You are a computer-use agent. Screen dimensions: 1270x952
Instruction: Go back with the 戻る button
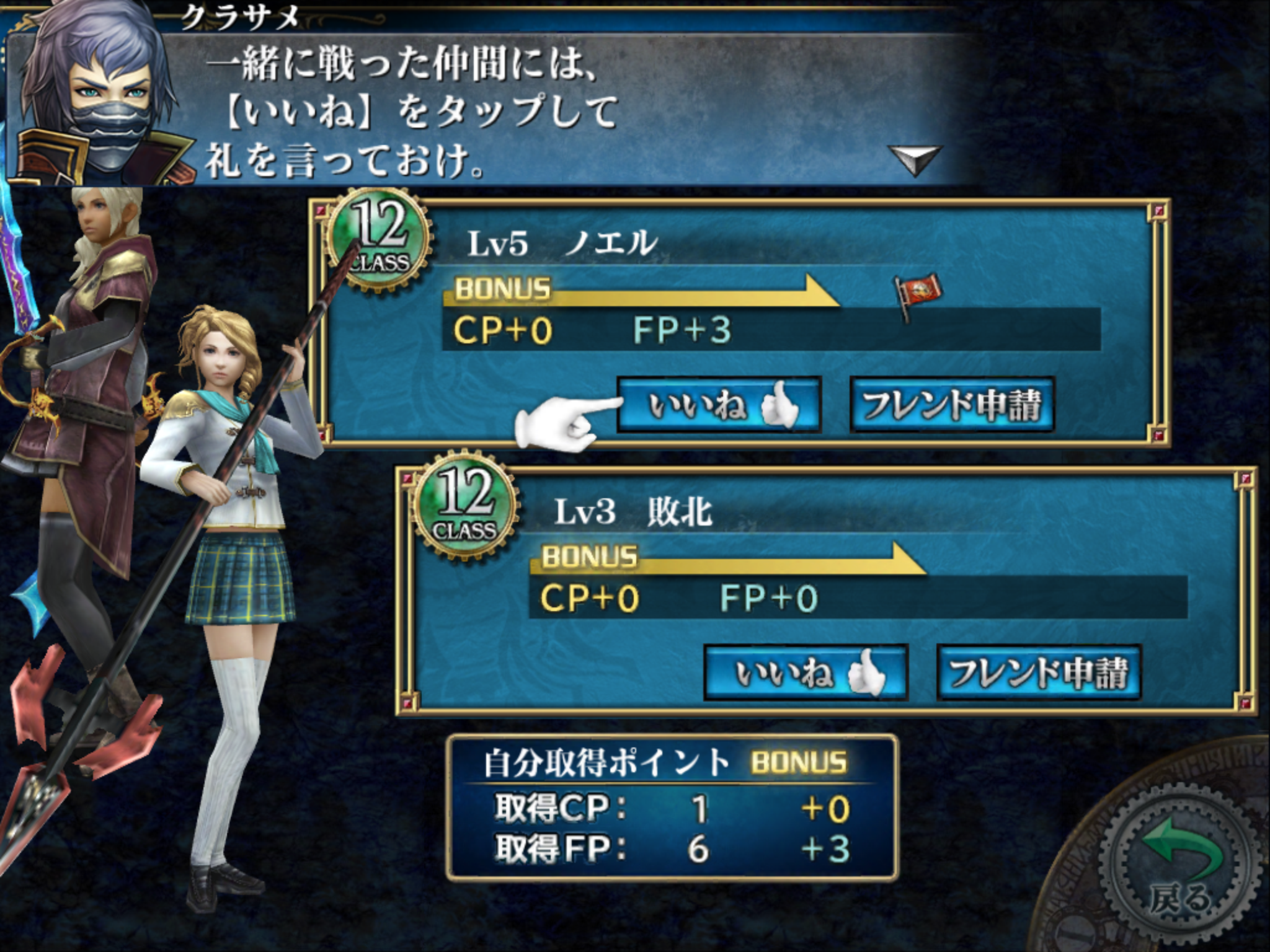(1178, 868)
